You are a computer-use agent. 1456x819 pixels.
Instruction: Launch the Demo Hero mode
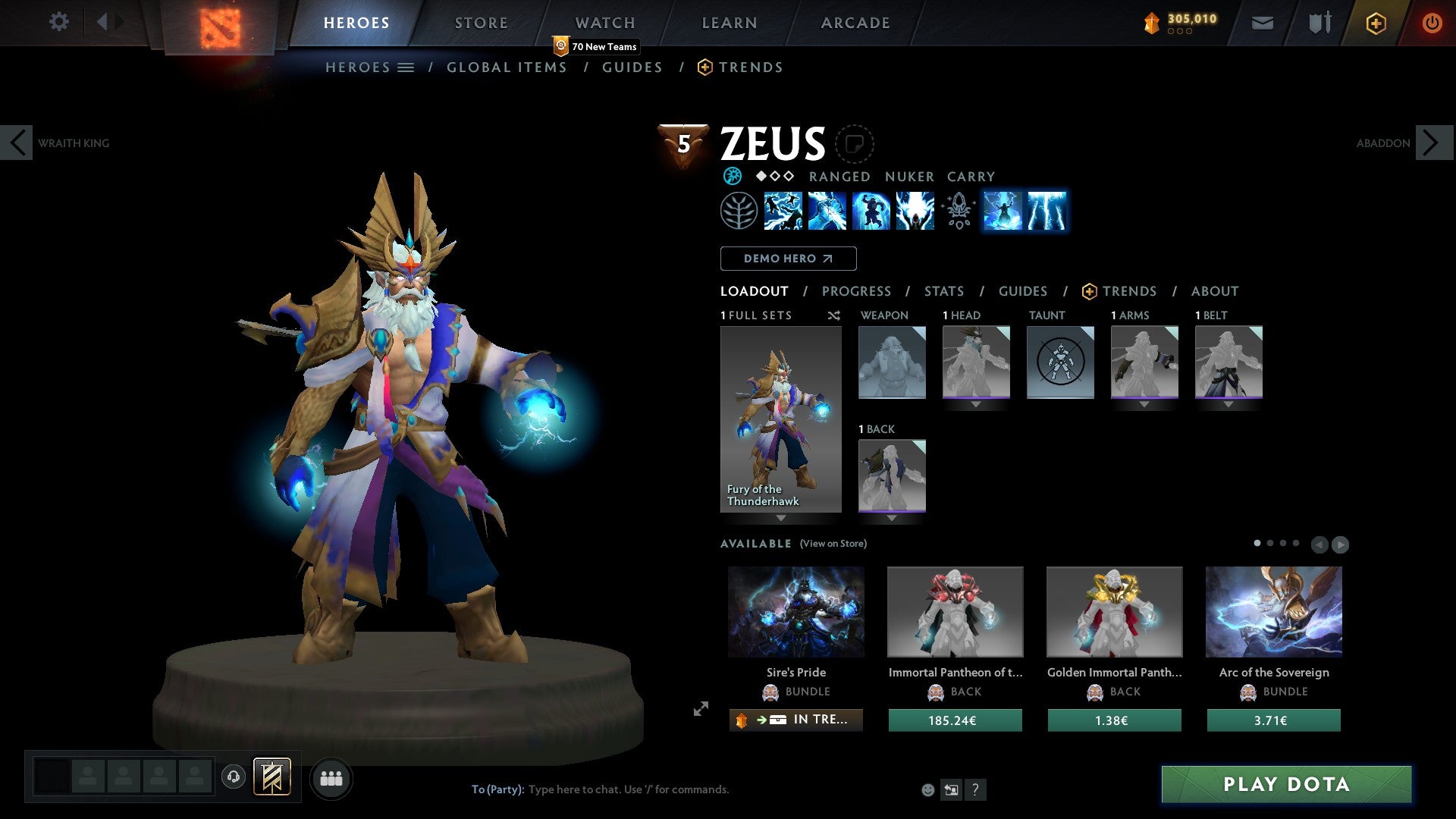[788, 259]
